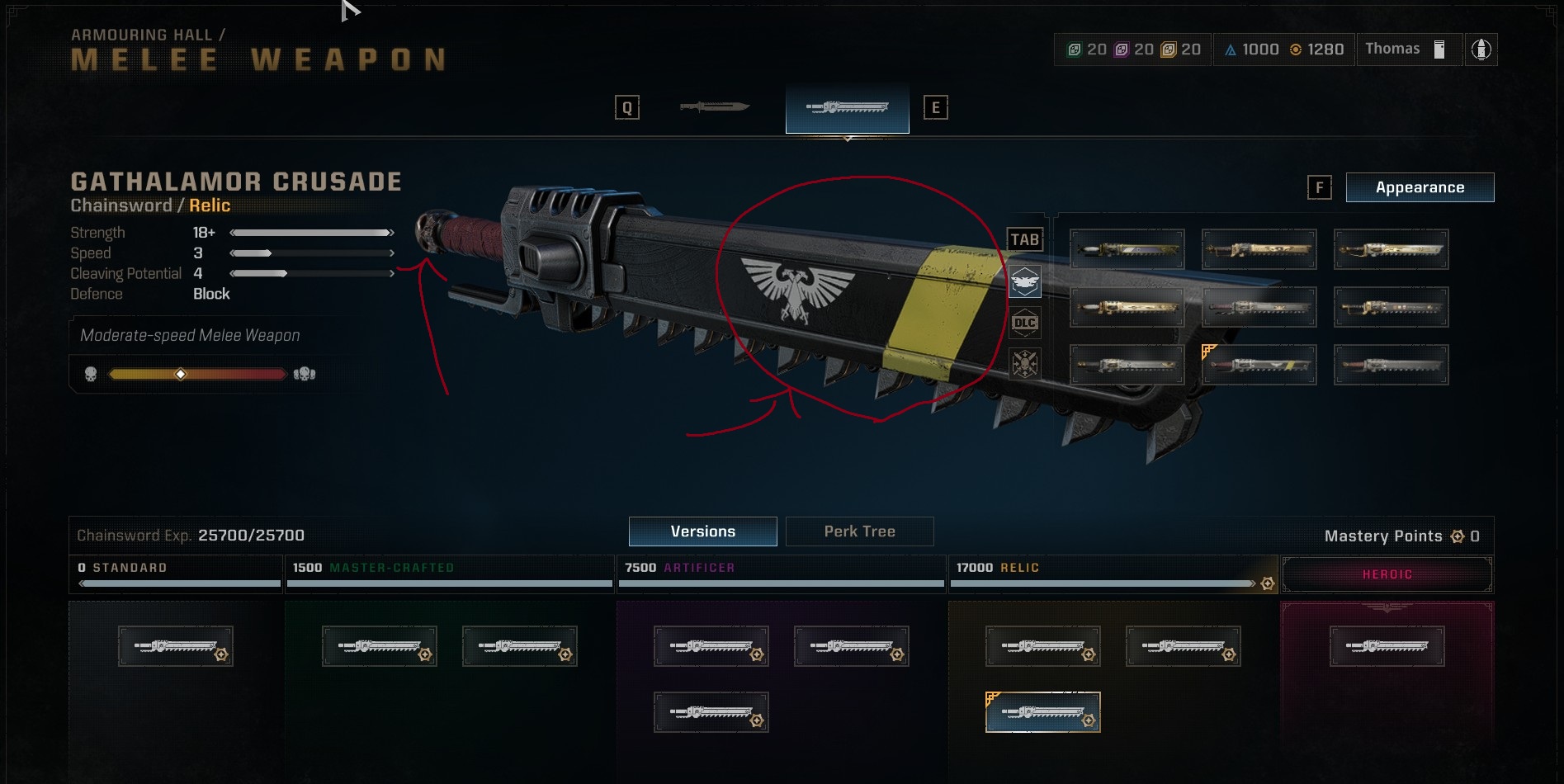
Task: Click the Thomas account name
Action: pyautogui.click(x=1393, y=49)
